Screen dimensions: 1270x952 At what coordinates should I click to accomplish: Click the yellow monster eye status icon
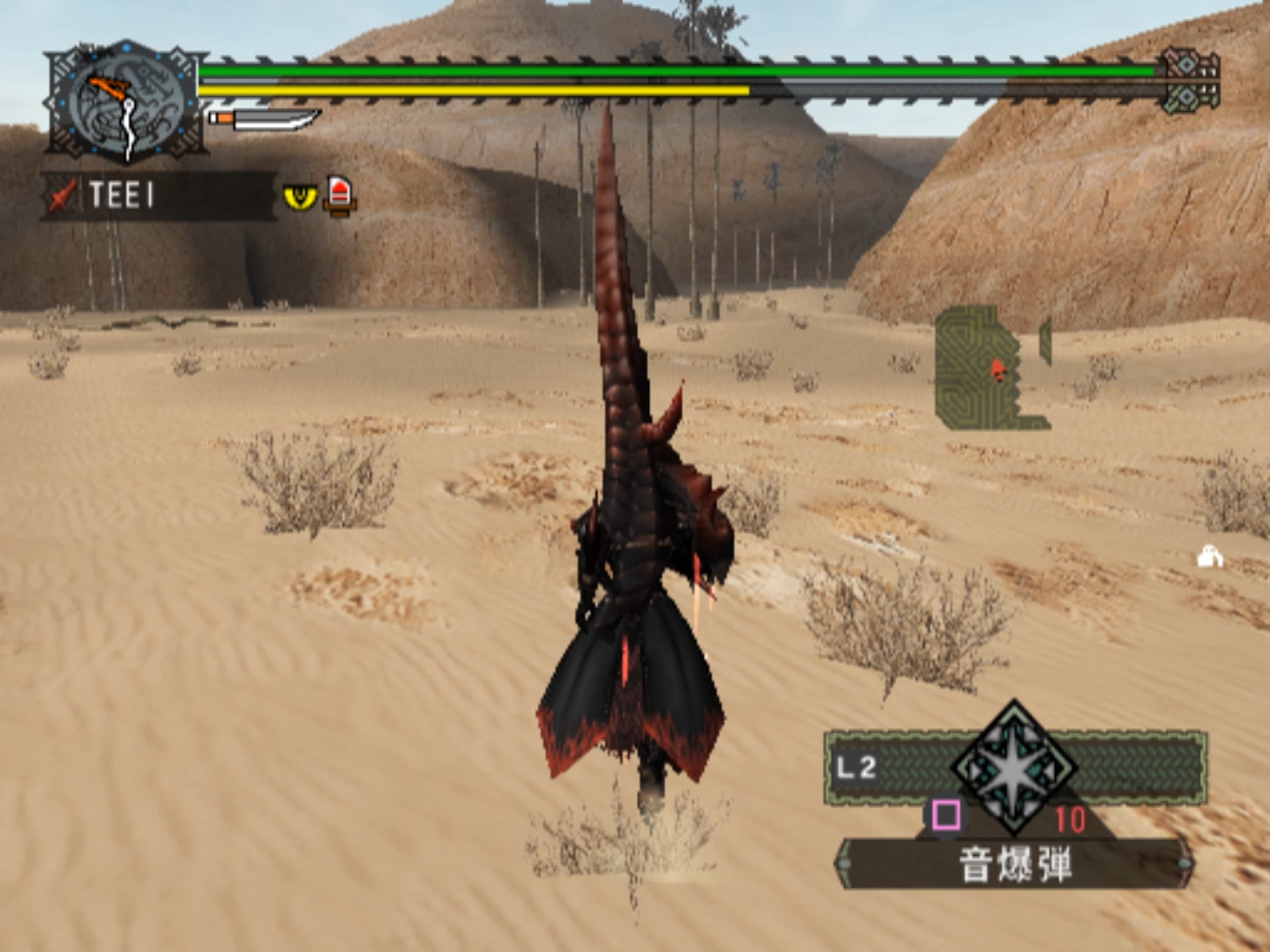pos(300,196)
